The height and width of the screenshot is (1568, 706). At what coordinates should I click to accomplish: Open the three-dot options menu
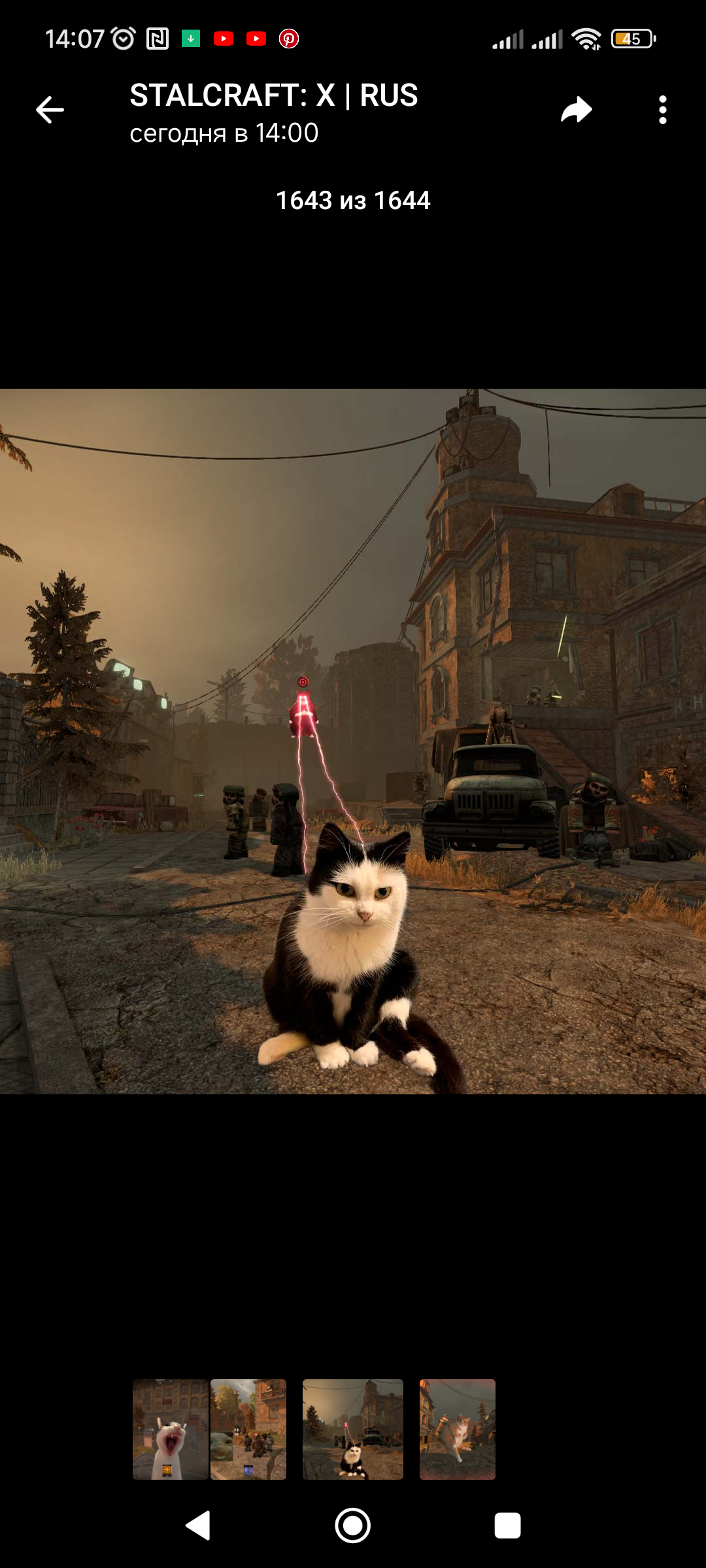click(x=662, y=110)
